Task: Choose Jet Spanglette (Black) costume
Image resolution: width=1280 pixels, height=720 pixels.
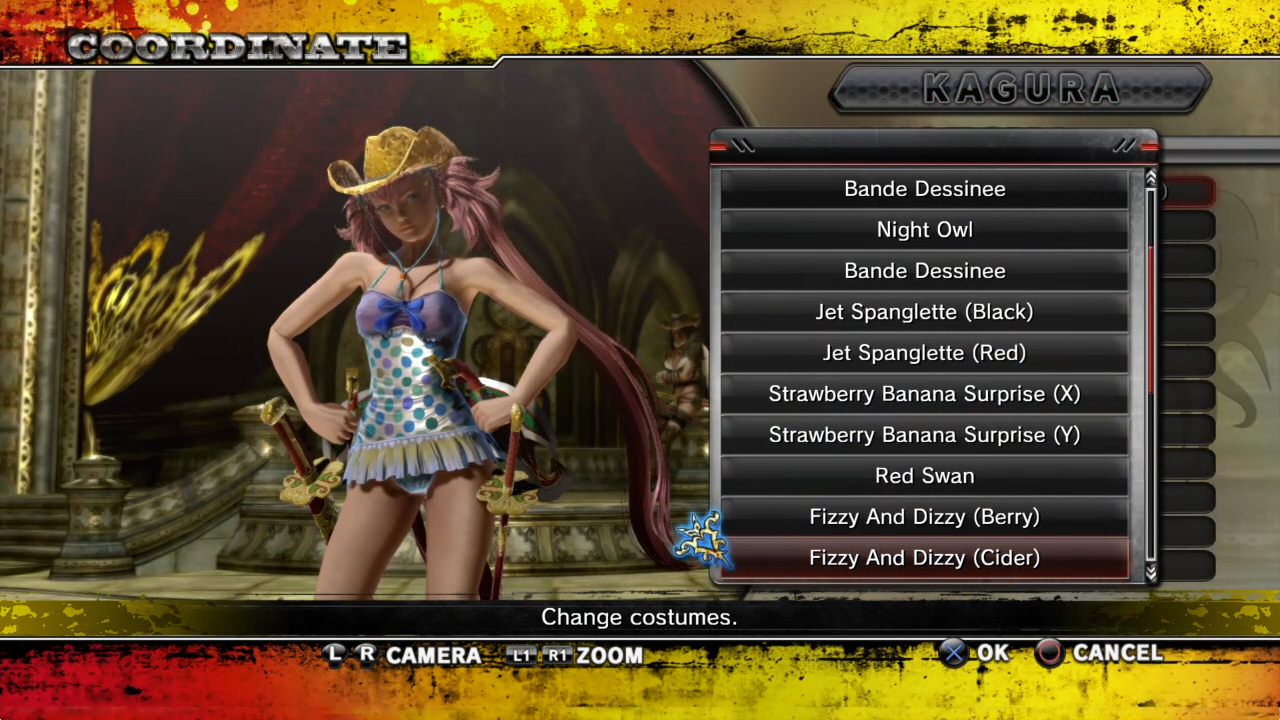Action: tap(924, 312)
